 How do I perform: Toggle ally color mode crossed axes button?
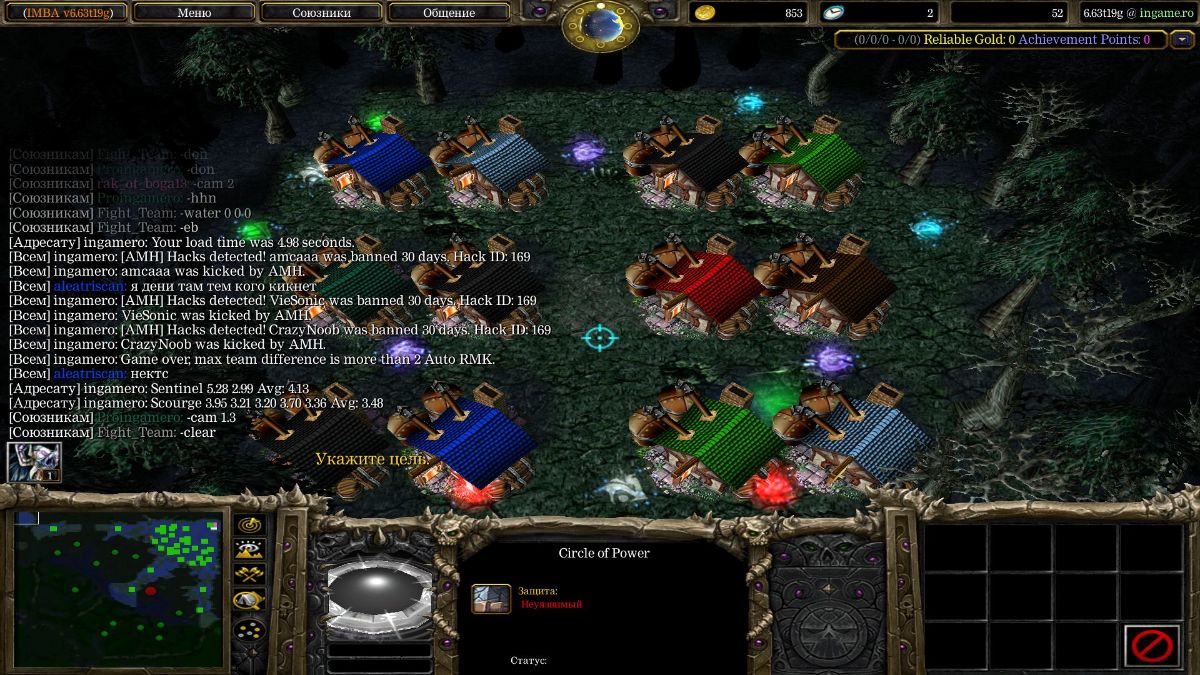click(x=249, y=574)
